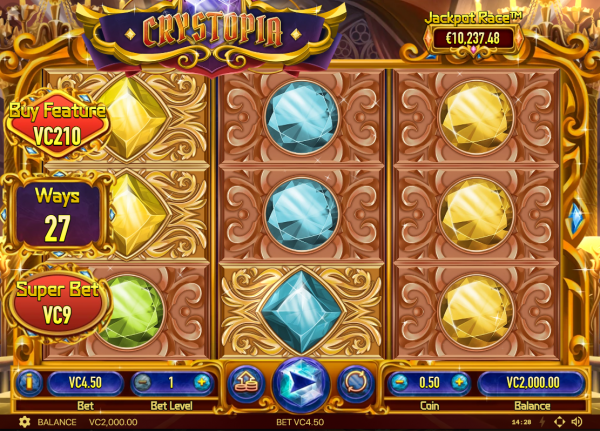Viewport: 600px width, 431px height.
Task: Open the Buy Feature VC210 offer
Action: [56, 122]
